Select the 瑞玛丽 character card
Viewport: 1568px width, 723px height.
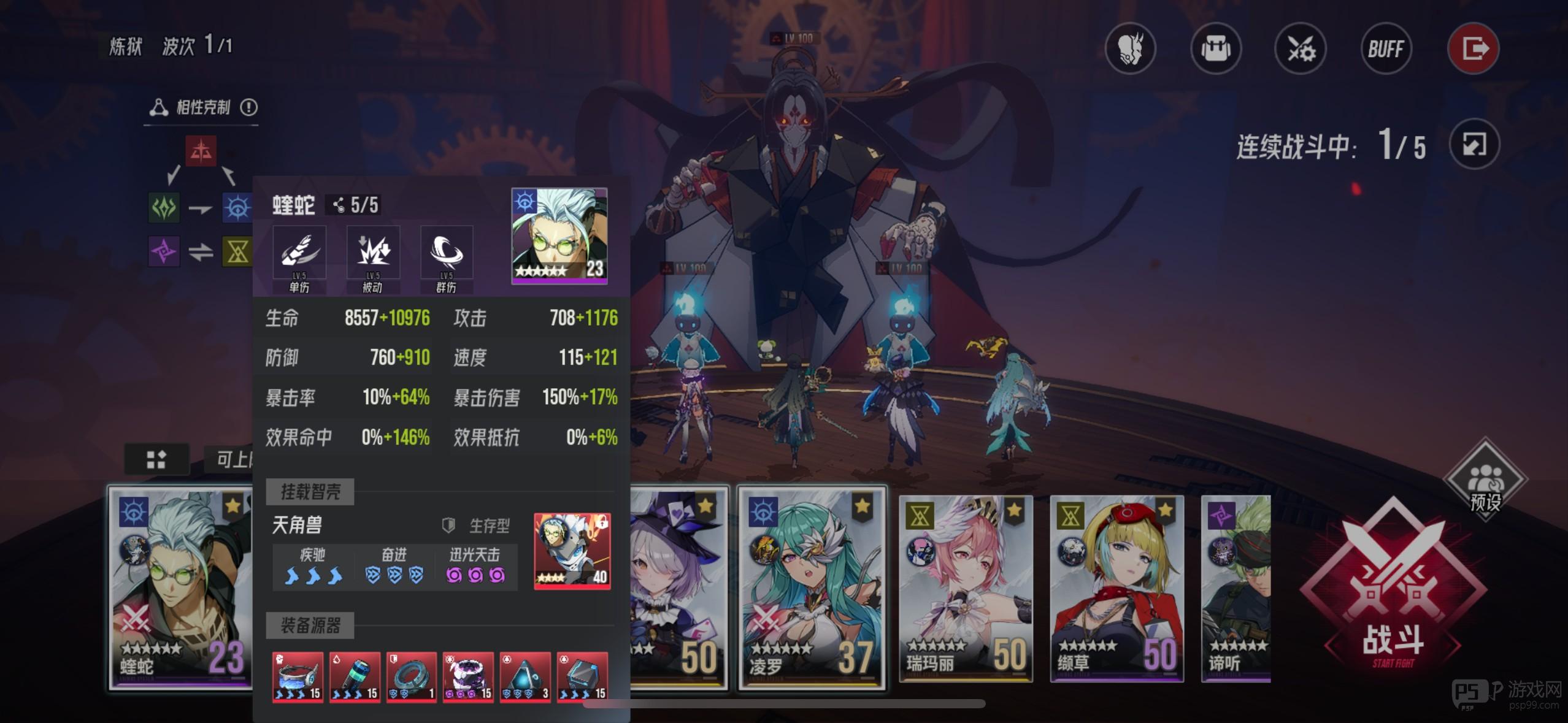pos(966,589)
